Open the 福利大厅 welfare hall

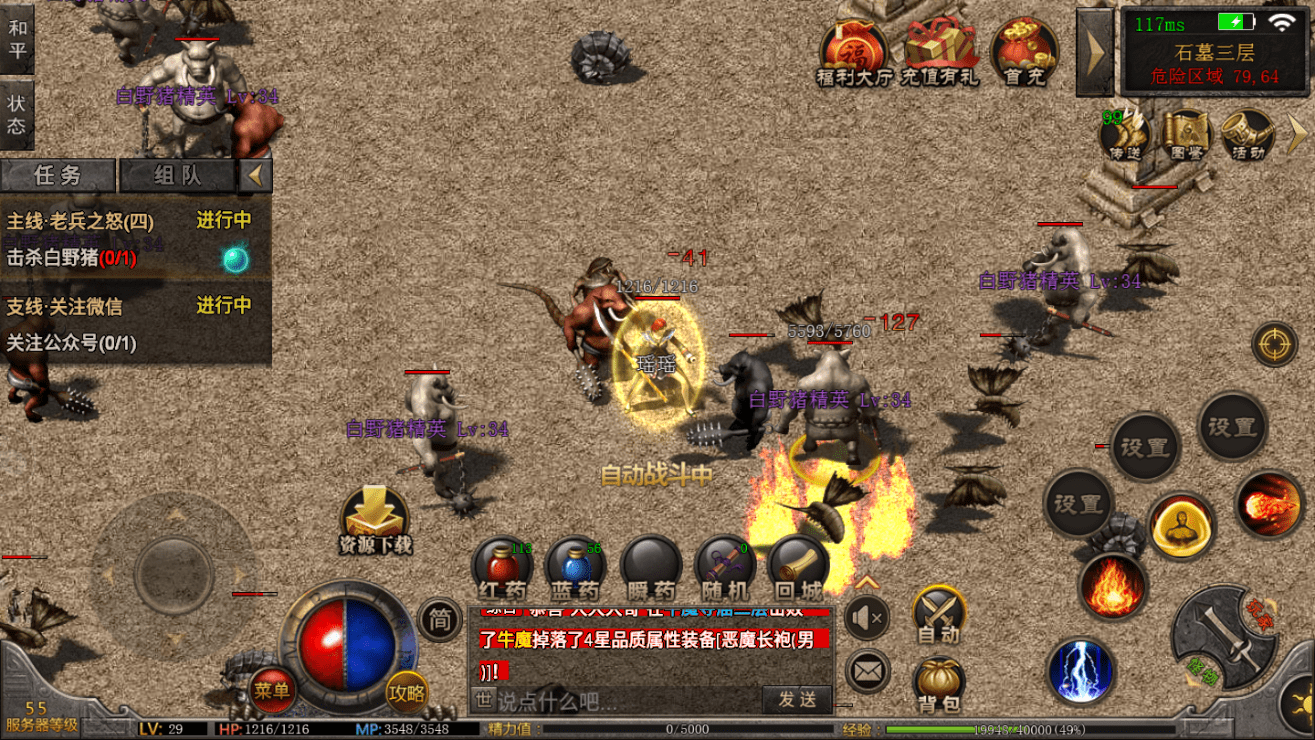point(853,52)
